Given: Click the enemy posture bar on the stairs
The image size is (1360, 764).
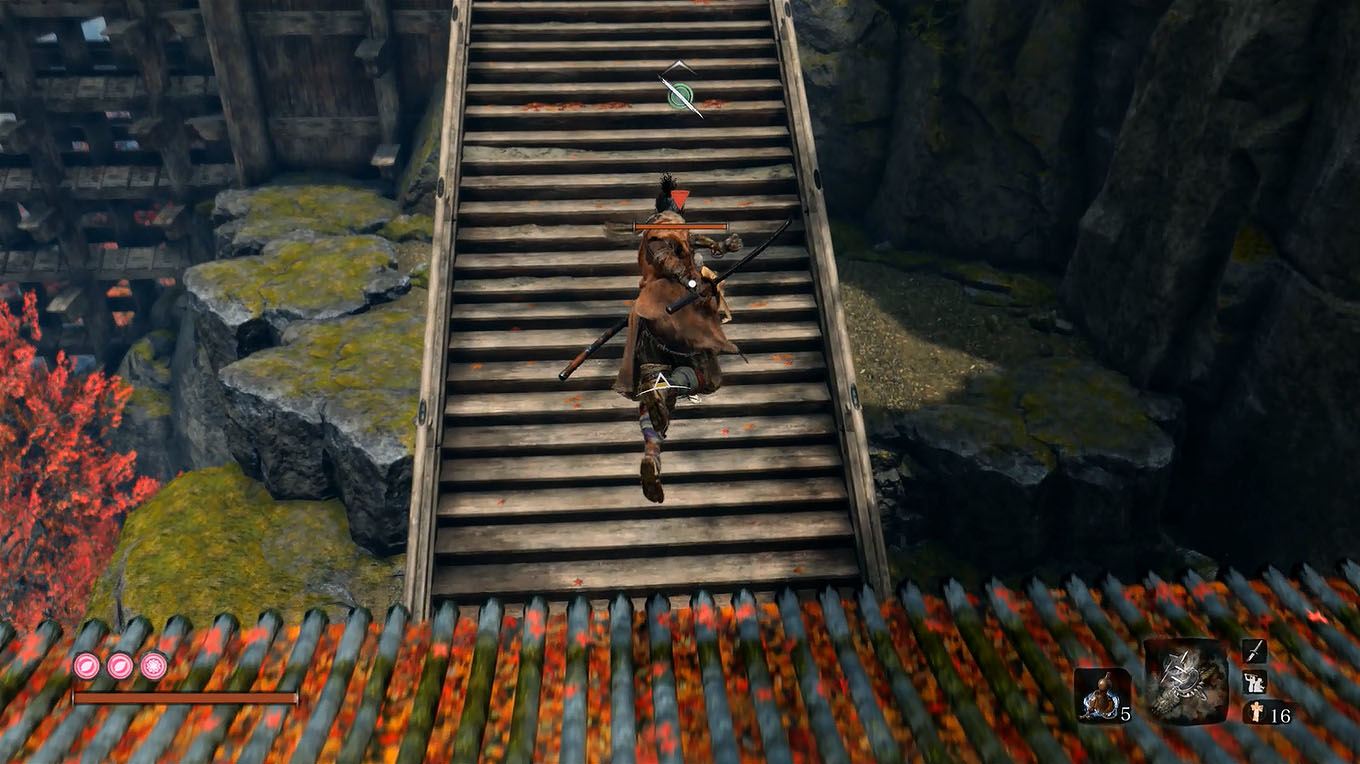Looking at the screenshot, I should coord(680,226).
